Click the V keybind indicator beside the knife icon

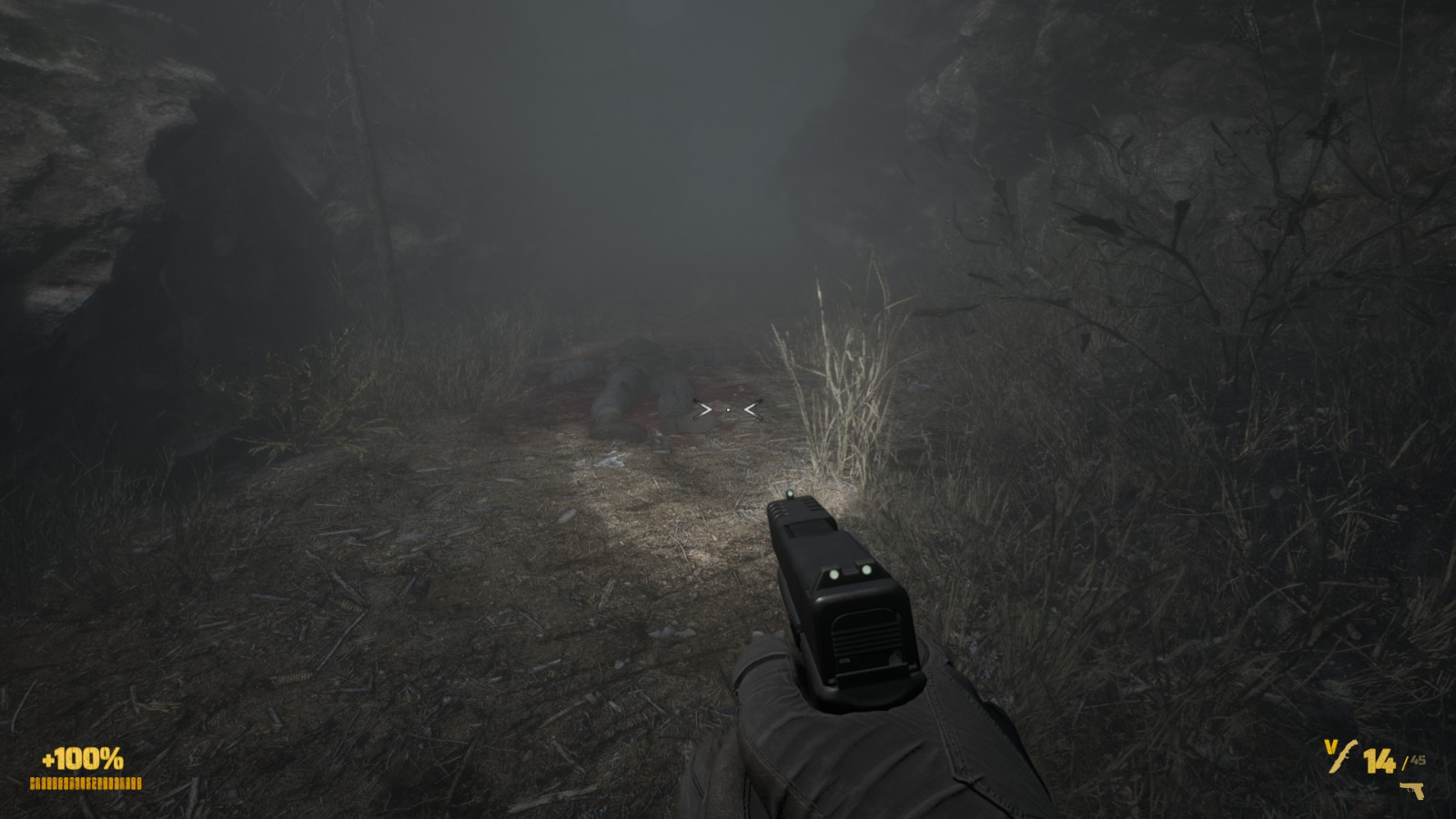pyautogui.click(x=1330, y=746)
